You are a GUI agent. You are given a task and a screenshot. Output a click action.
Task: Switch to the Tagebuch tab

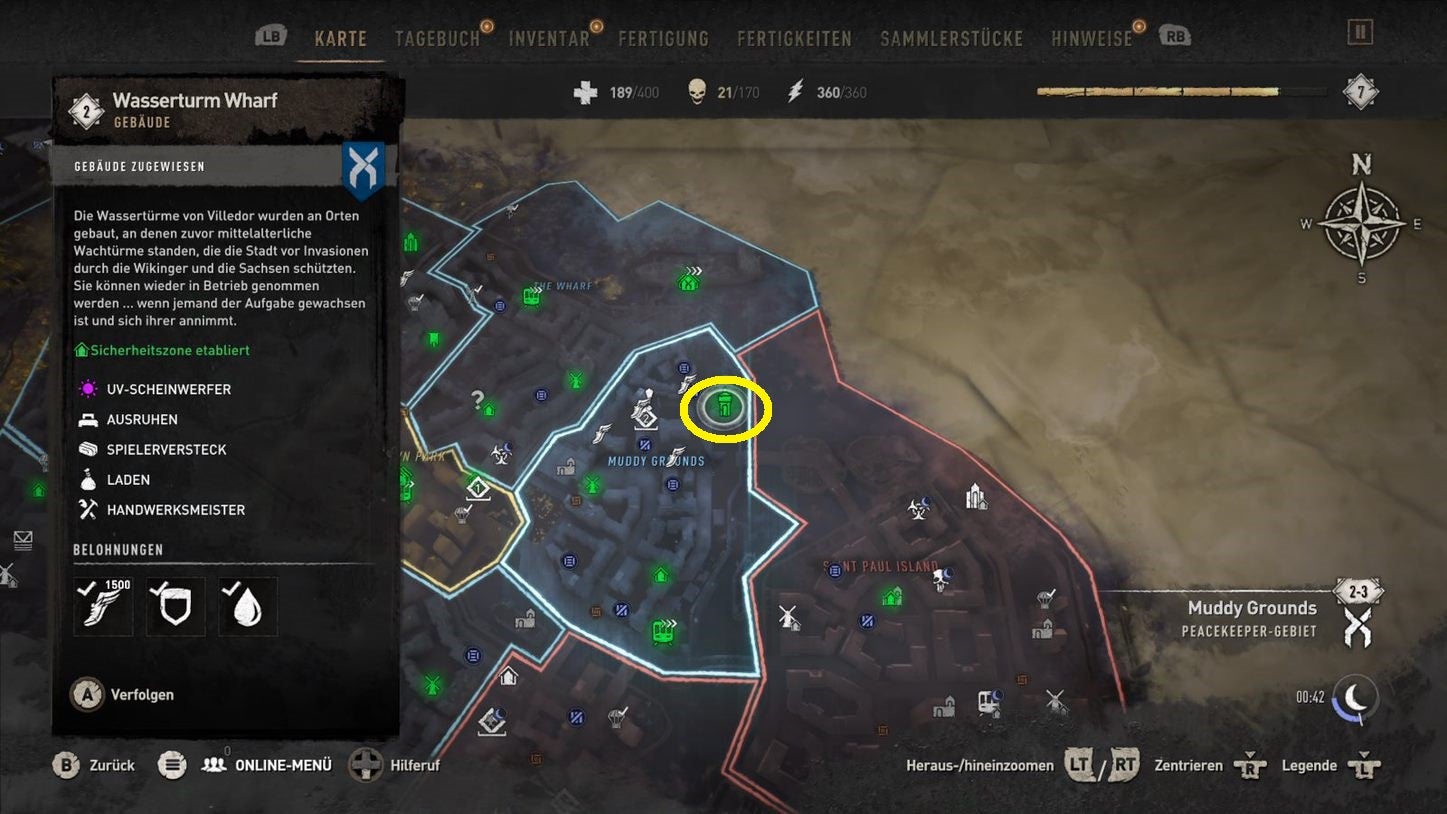[x=437, y=39]
